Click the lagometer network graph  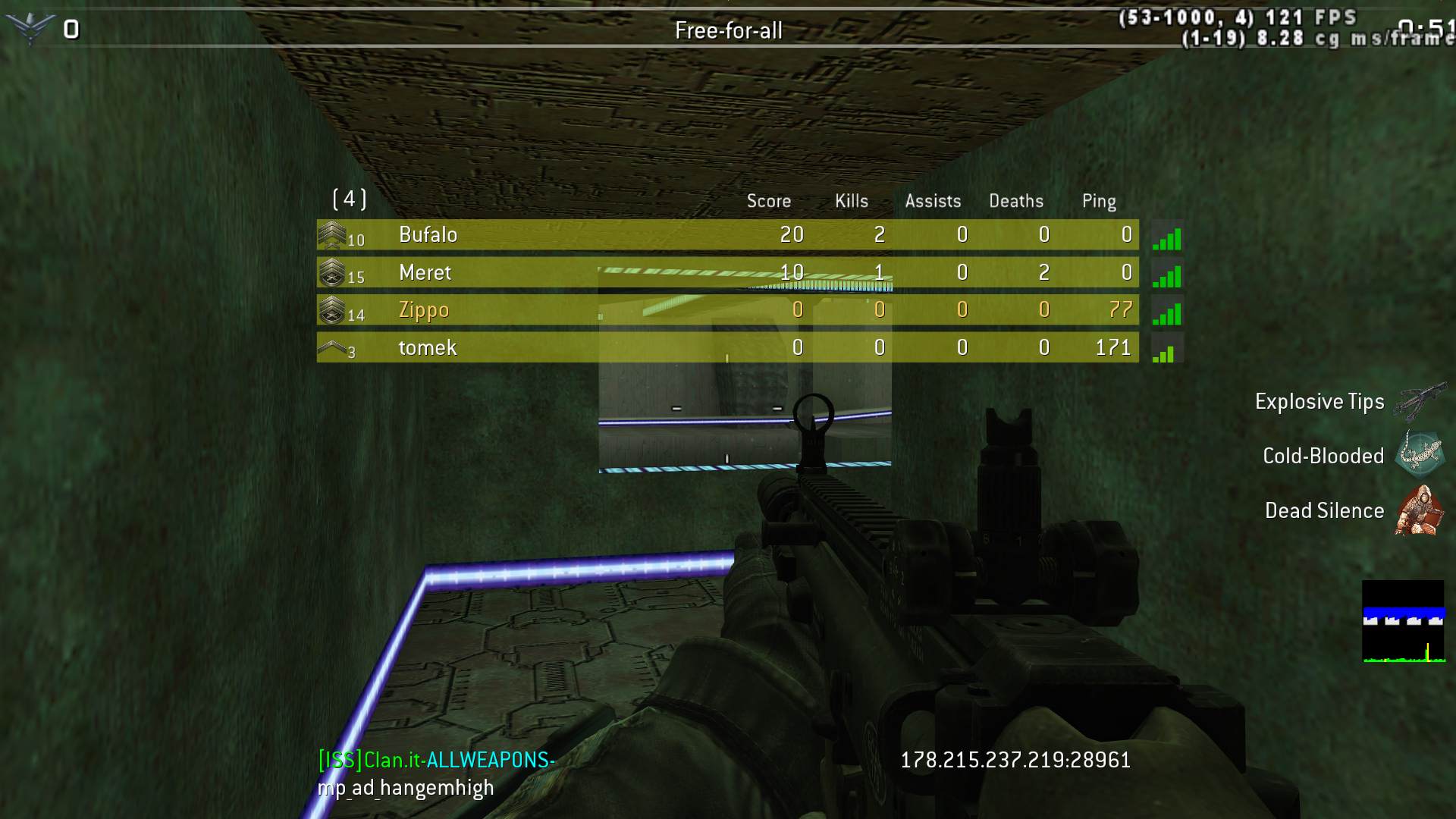[1403, 622]
